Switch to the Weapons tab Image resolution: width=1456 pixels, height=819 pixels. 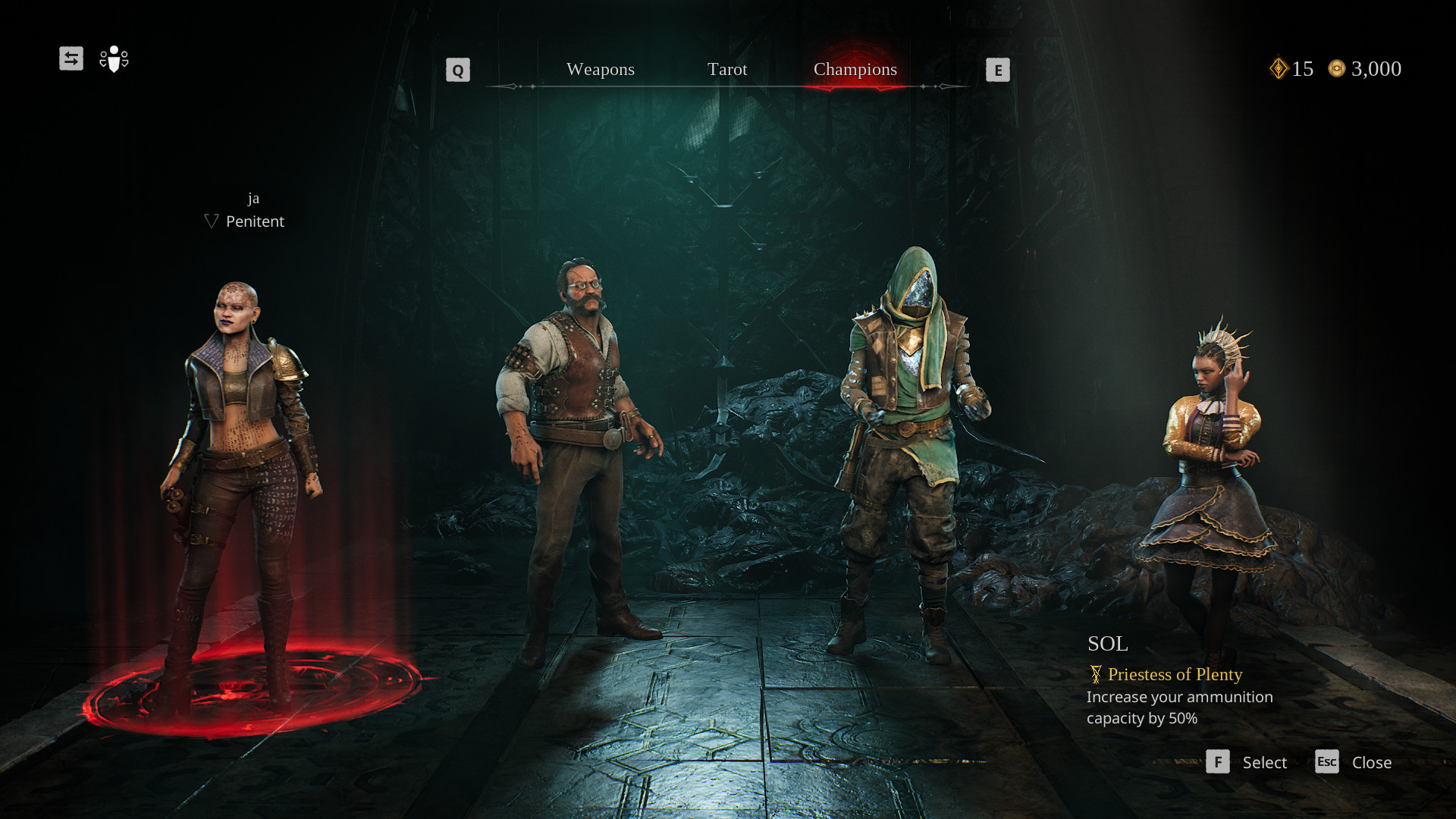tap(600, 69)
